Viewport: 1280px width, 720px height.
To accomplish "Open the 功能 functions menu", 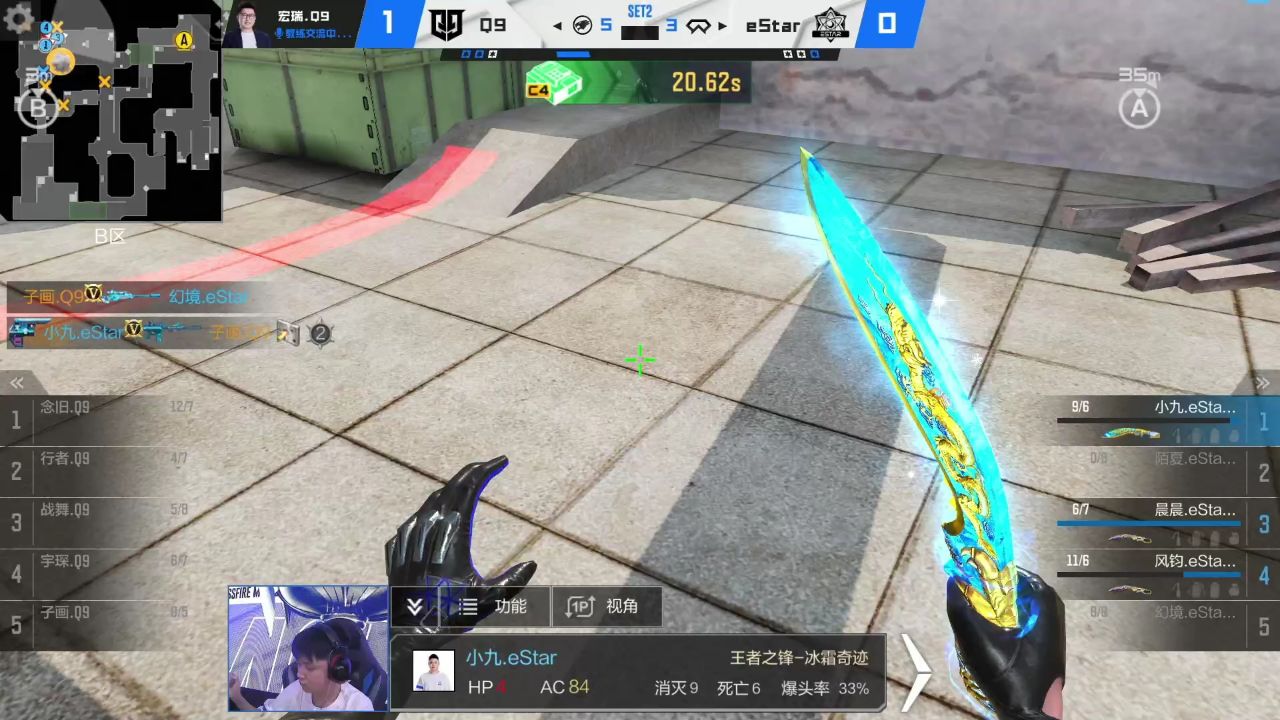I will pos(511,606).
